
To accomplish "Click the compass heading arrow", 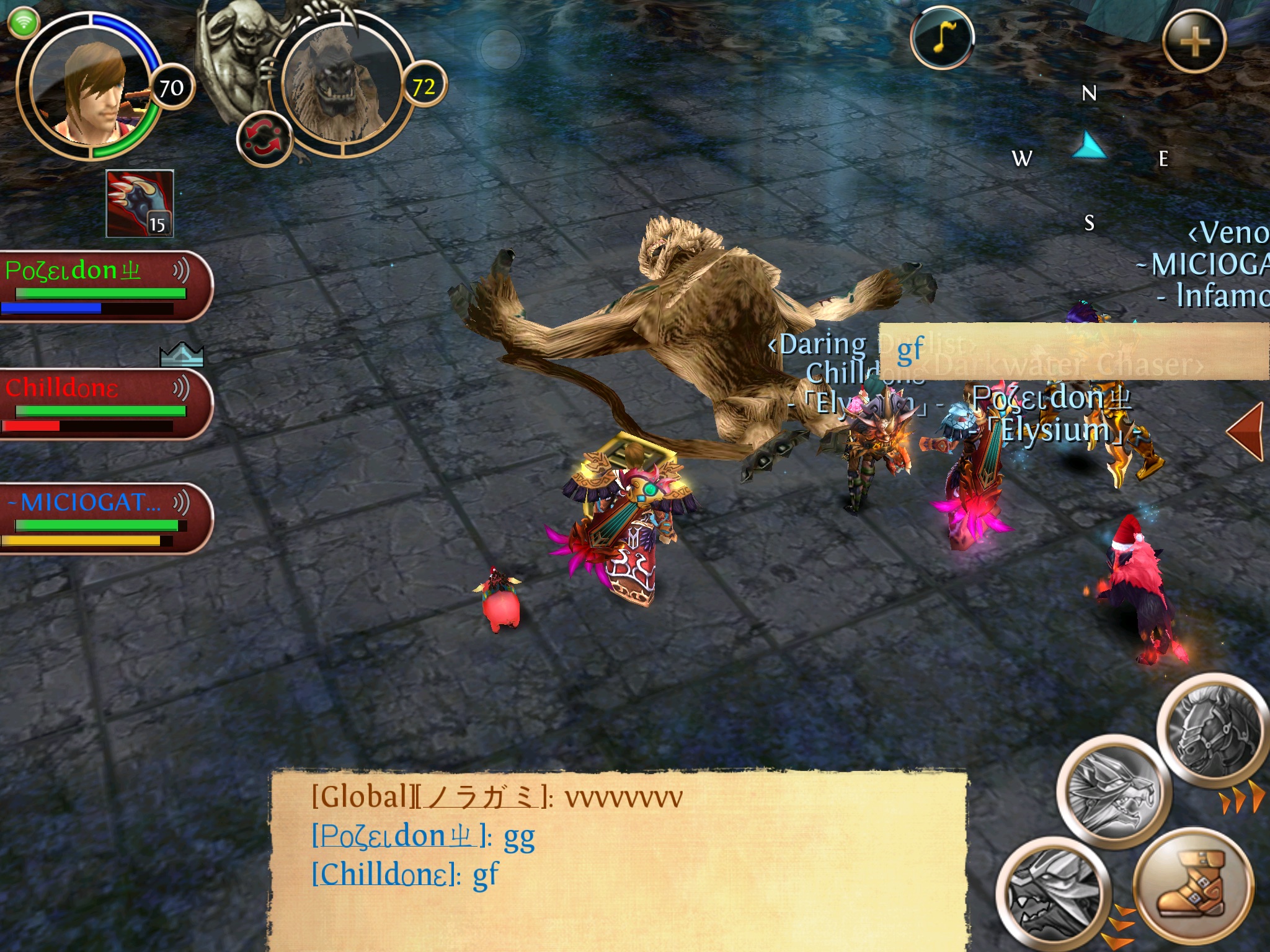I will click(1089, 148).
